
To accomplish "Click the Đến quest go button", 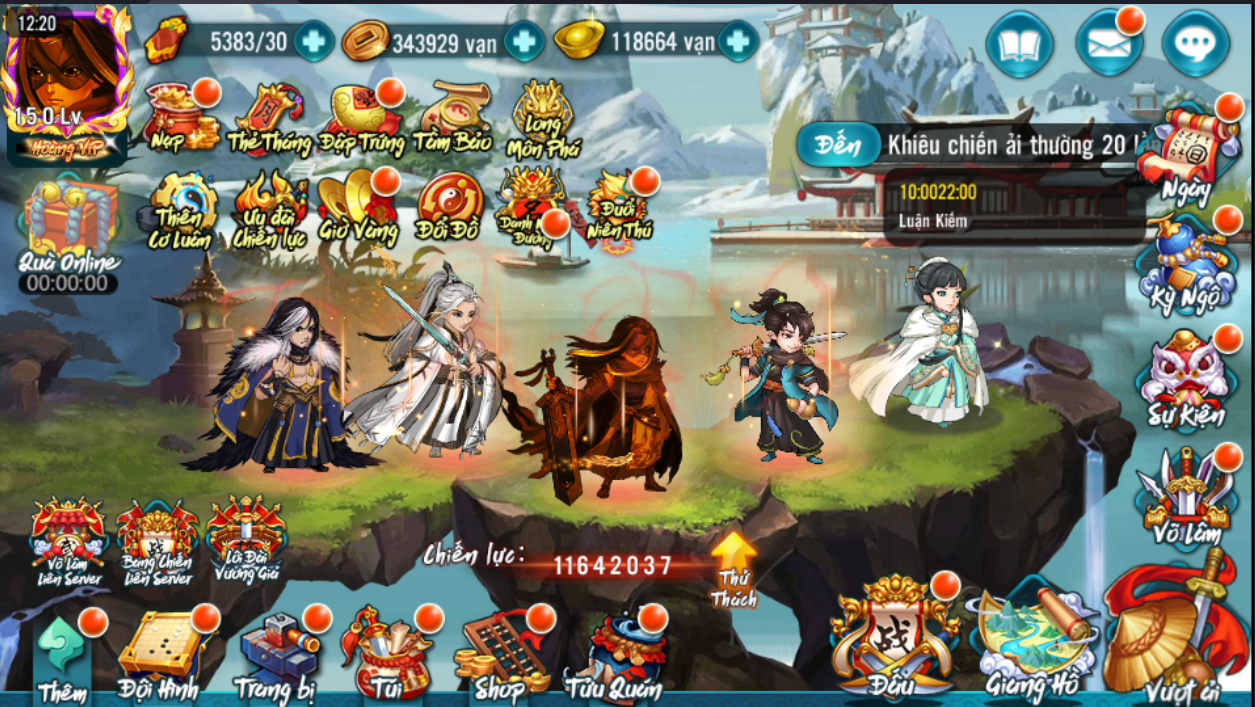I will pyautogui.click(x=837, y=146).
